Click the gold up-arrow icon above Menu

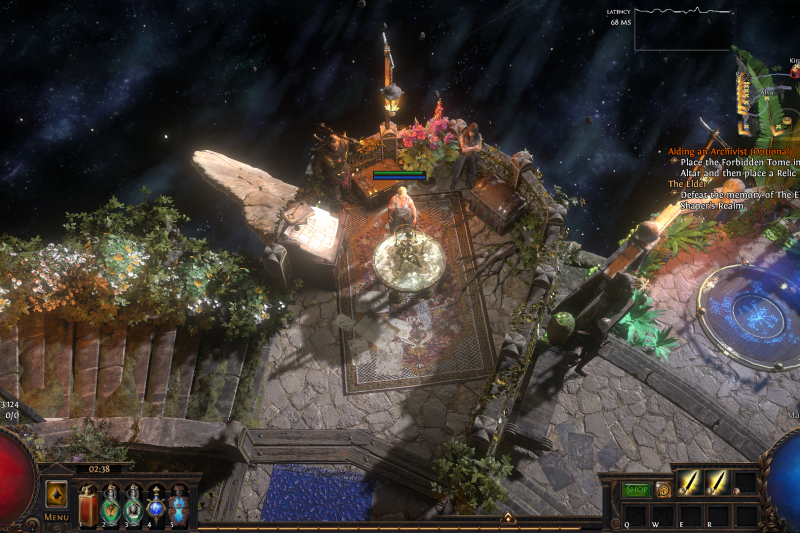tap(56, 494)
